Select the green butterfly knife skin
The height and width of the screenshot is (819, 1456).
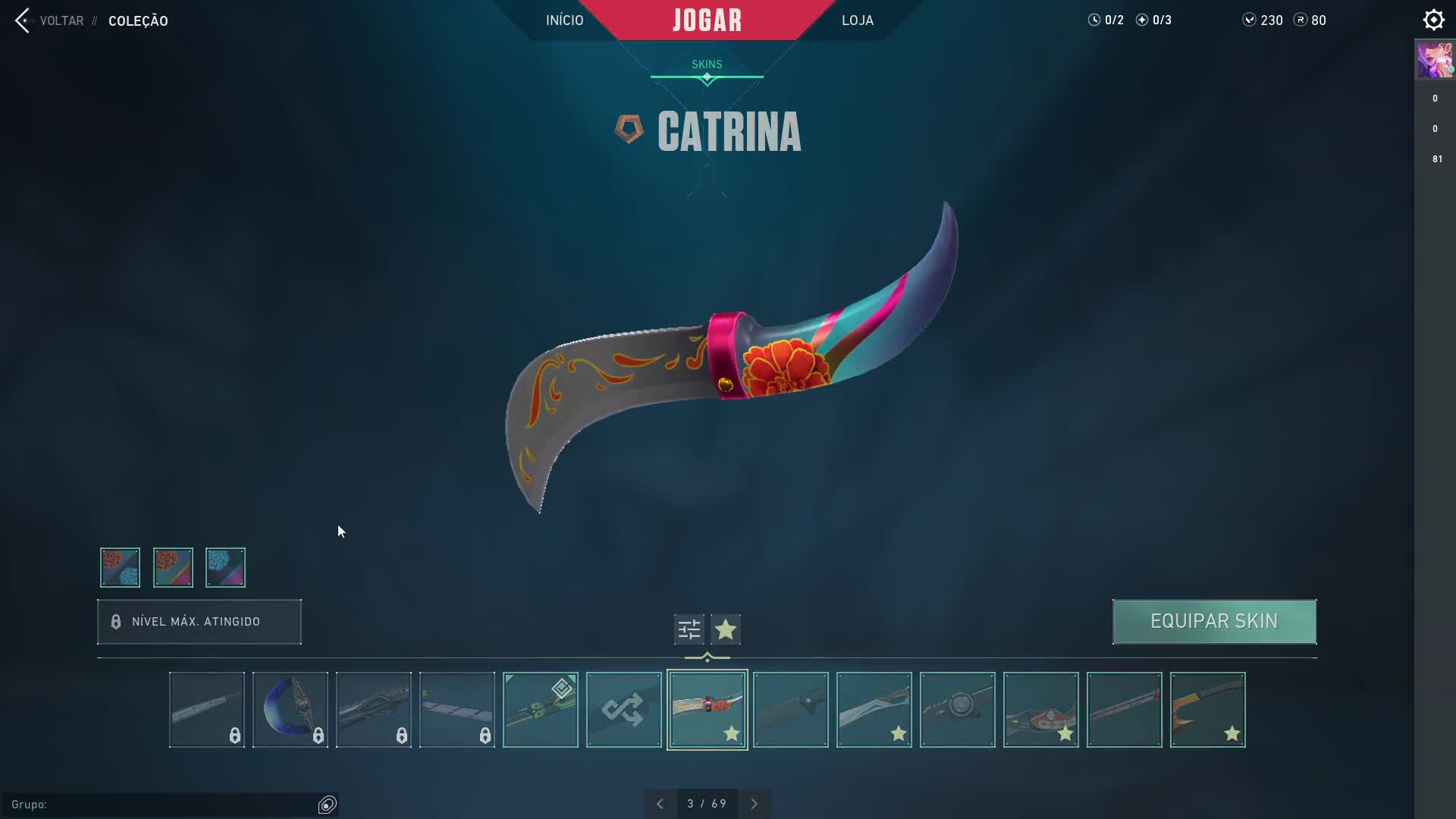[540, 710]
